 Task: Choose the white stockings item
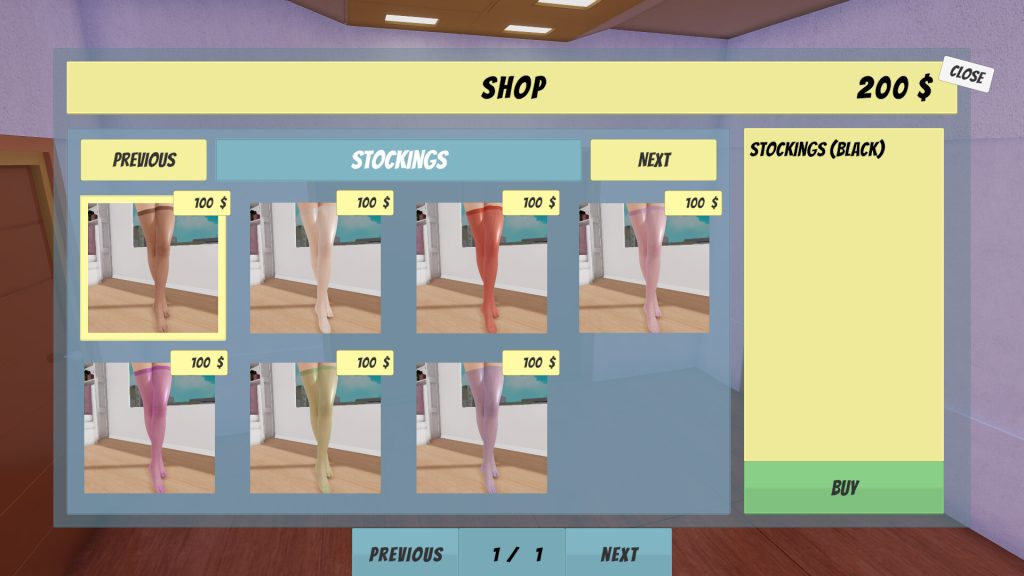pyautogui.click(x=315, y=268)
